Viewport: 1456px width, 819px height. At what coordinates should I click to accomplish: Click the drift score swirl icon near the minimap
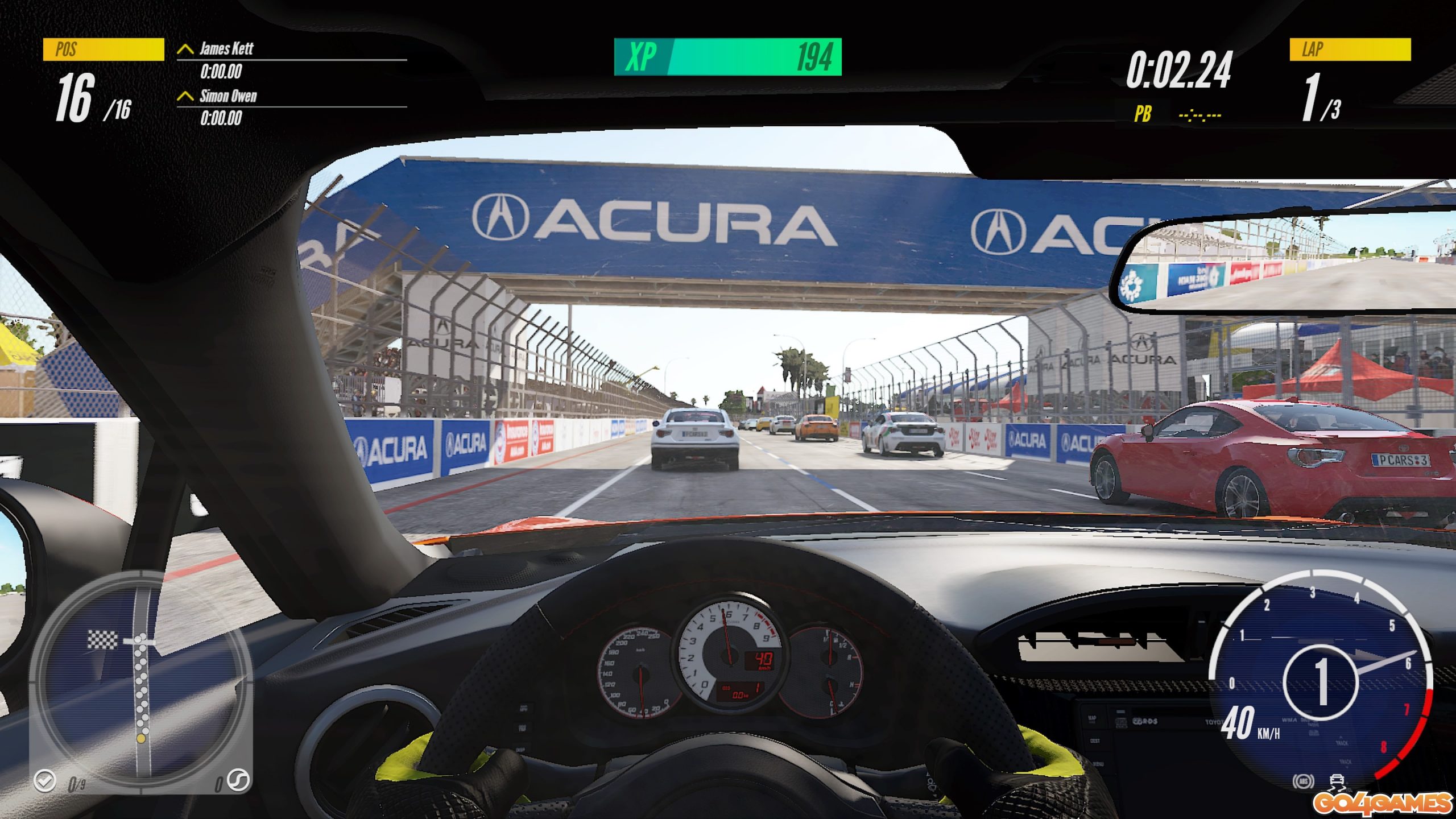click(238, 780)
